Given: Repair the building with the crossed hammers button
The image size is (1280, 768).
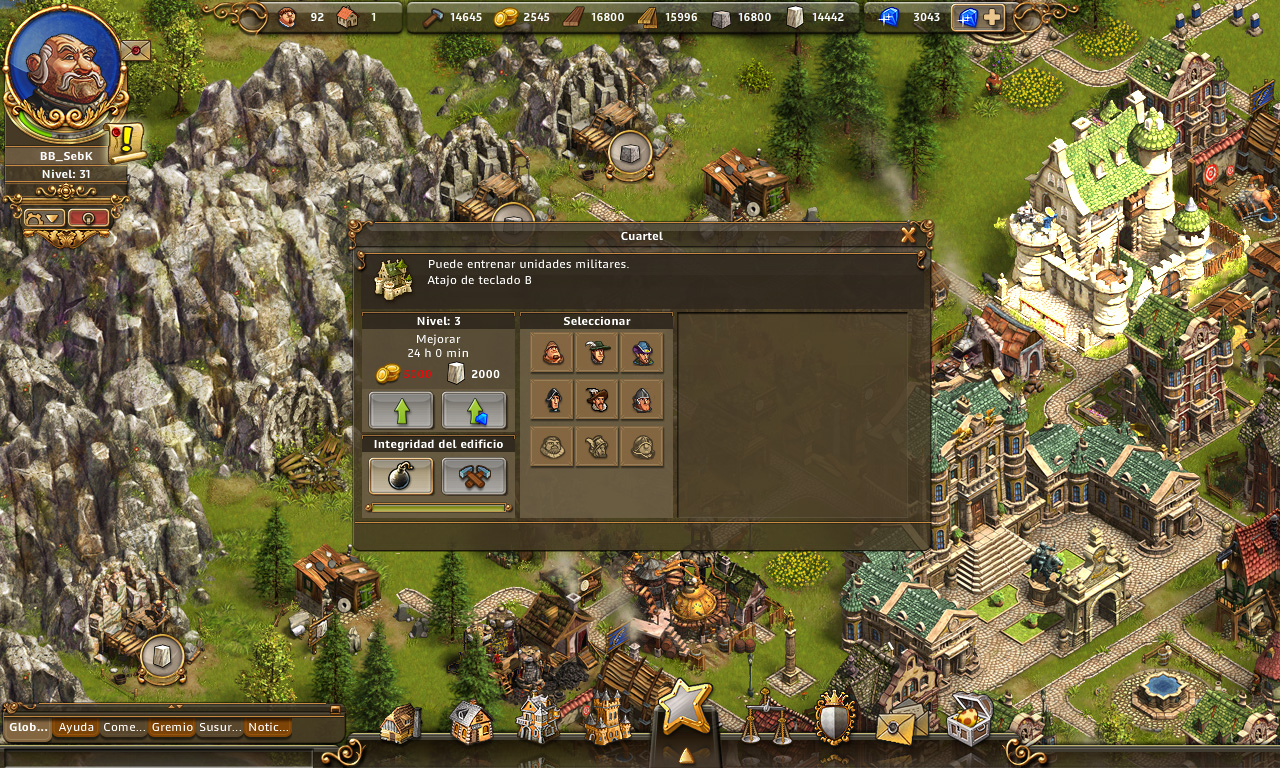Looking at the screenshot, I should (474, 476).
